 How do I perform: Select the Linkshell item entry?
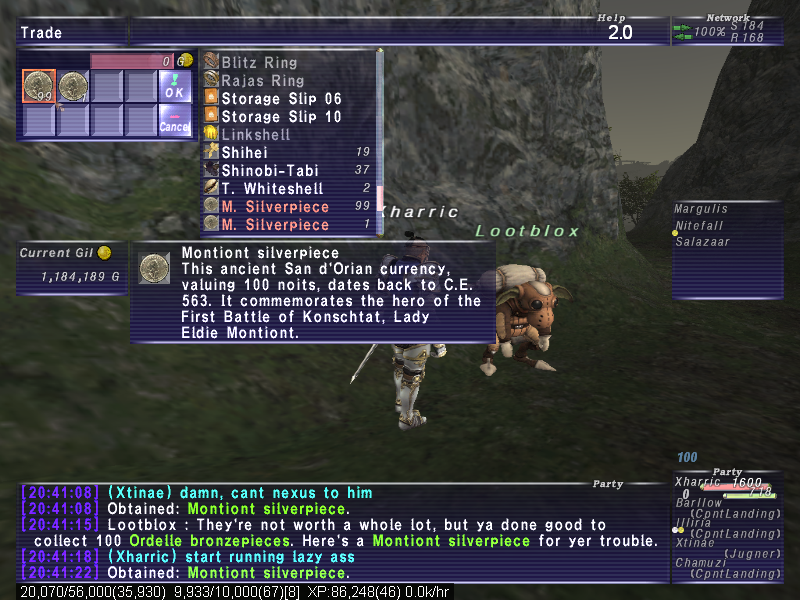(x=256, y=135)
